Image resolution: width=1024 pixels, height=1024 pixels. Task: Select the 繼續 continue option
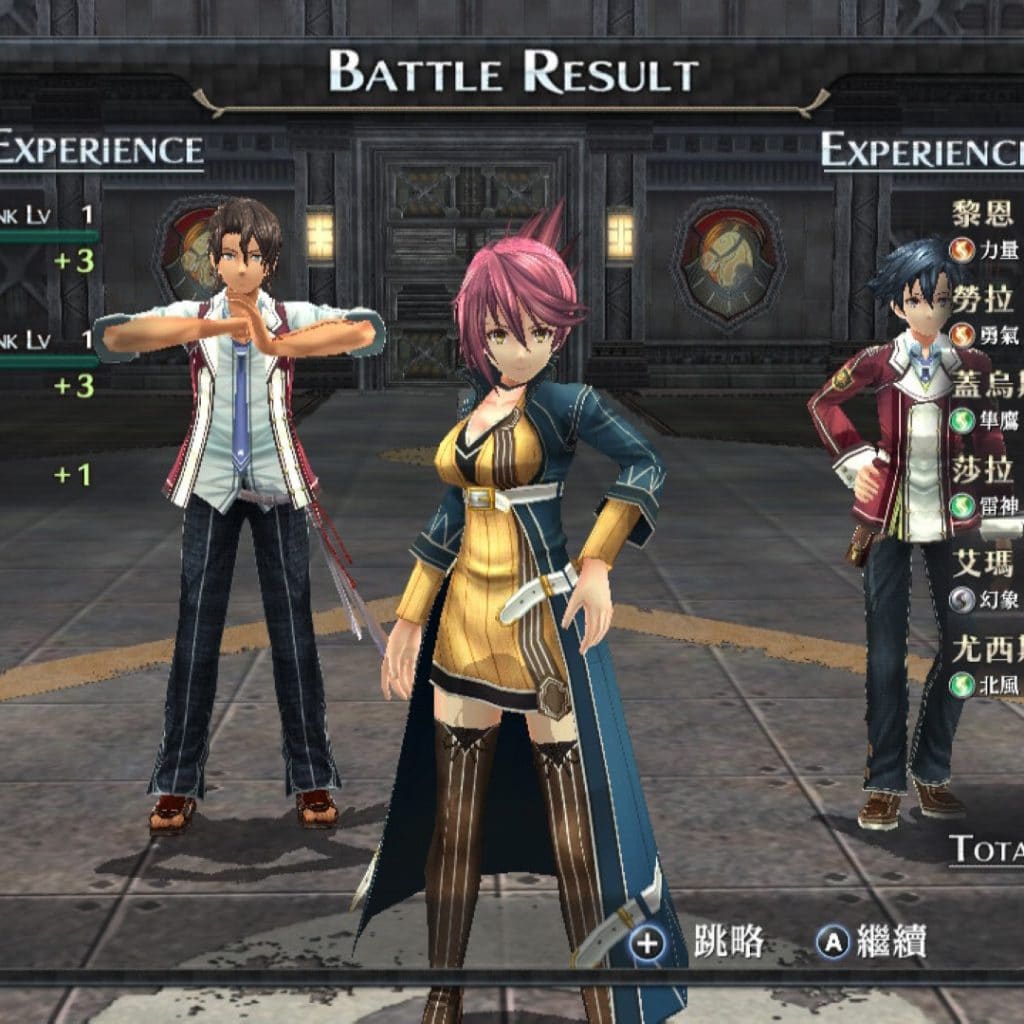tap(871, 941)
